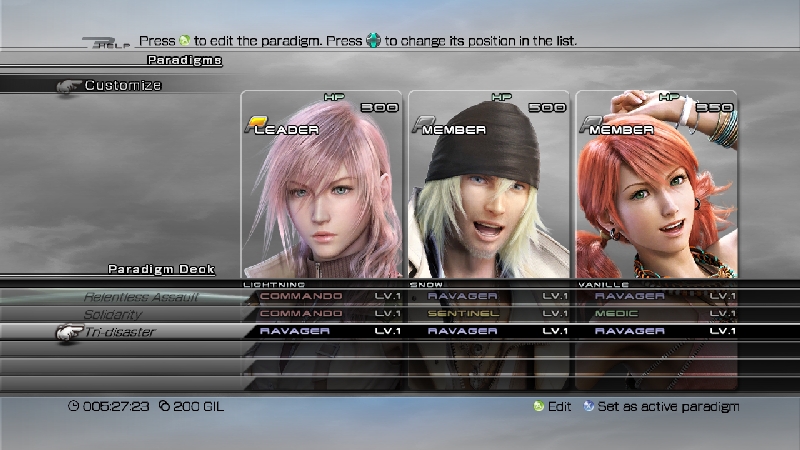This screenshot has width=800, height=450.
Task: Pick the Tri-disaster paradigm
Action: click(119, 331)
